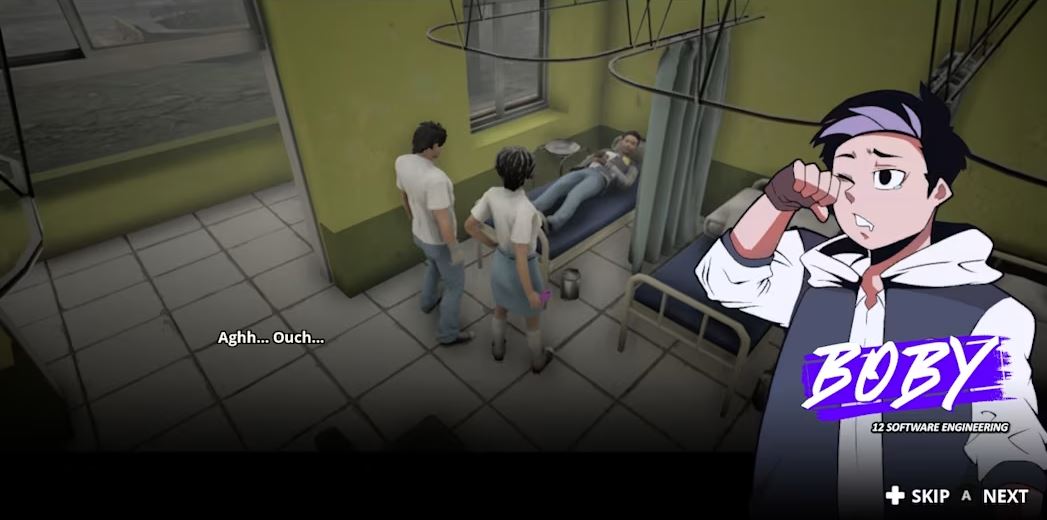This screenshot has height=520, width=1047.
Task: Skip the cutscene dialogue
Action: [x=918, y=496]
